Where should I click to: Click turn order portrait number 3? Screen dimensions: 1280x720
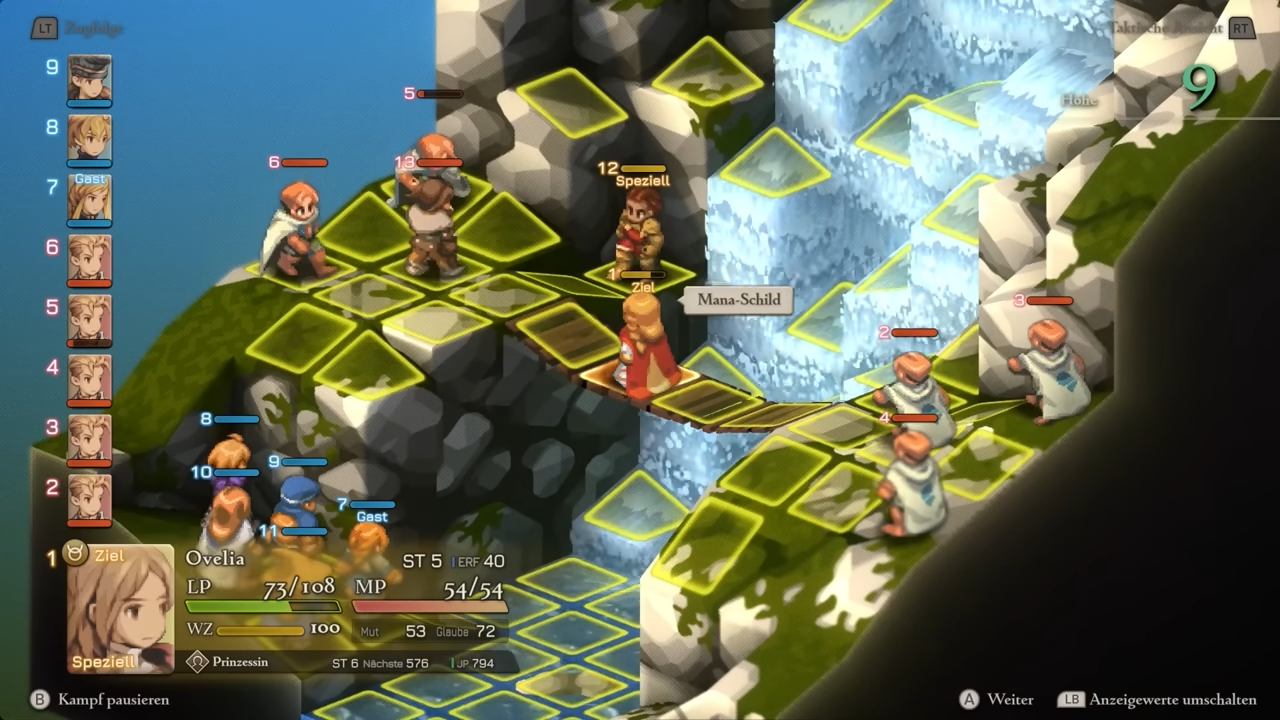(x=89, y=439)
